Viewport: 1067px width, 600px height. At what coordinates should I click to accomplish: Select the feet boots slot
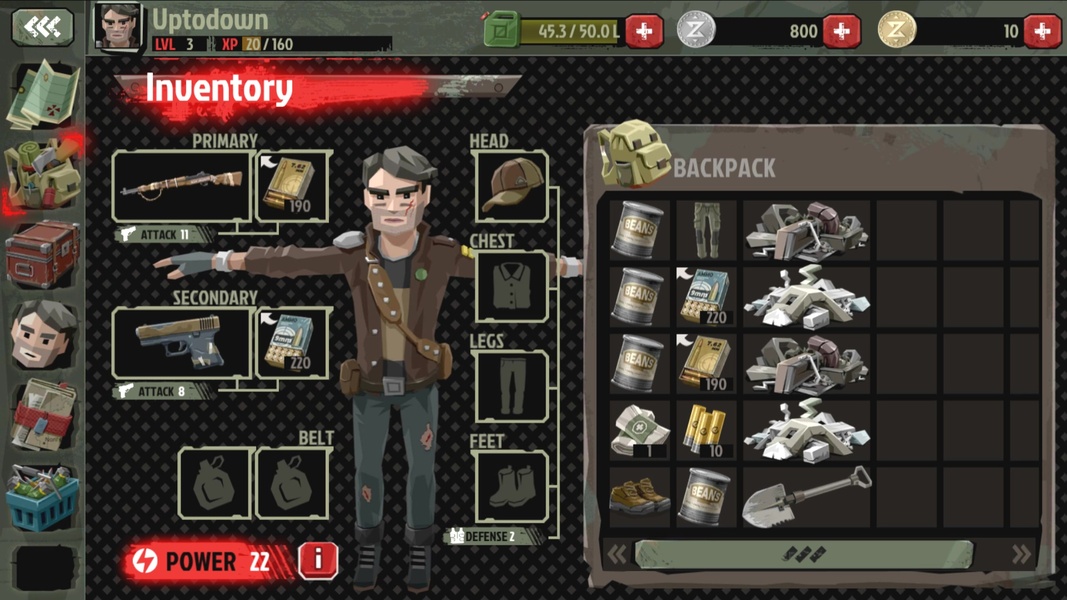[511, 486]
